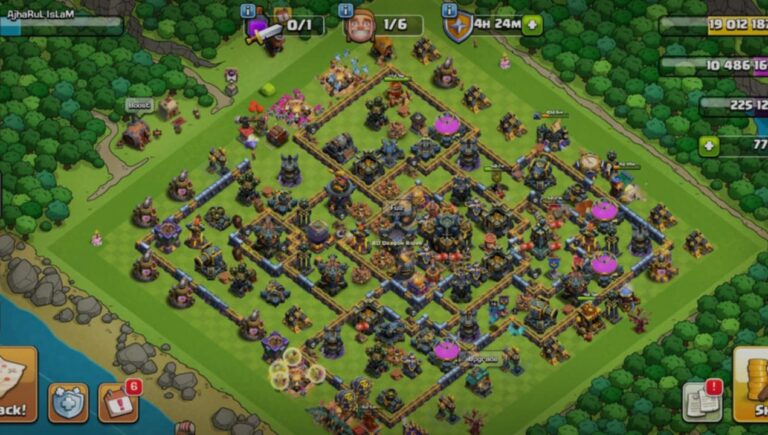Screen dimensions: 768x435
Task: Show info for the army indicator
Action: [x=248, y=10]
